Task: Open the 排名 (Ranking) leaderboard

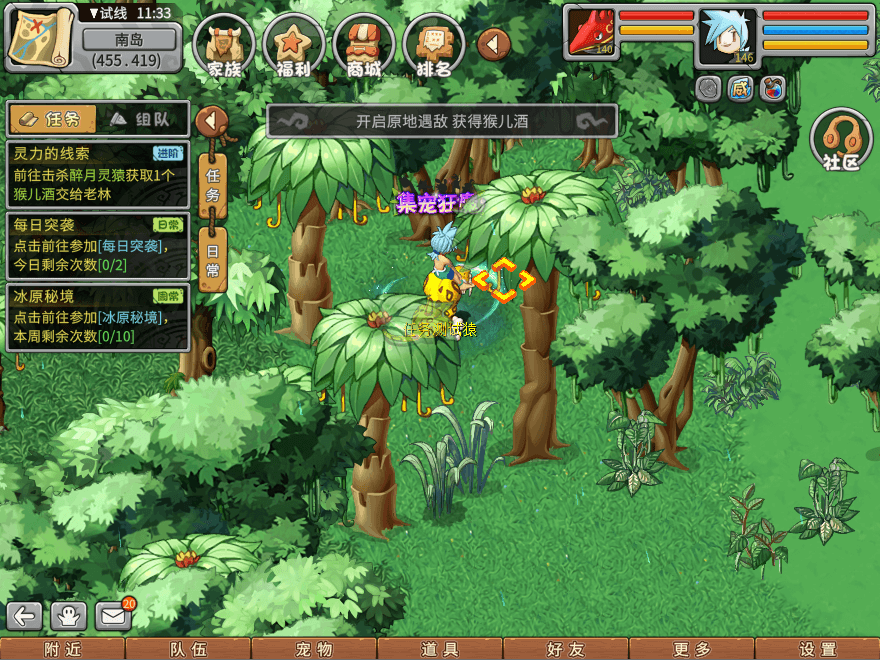Action: tap(434, 47)
